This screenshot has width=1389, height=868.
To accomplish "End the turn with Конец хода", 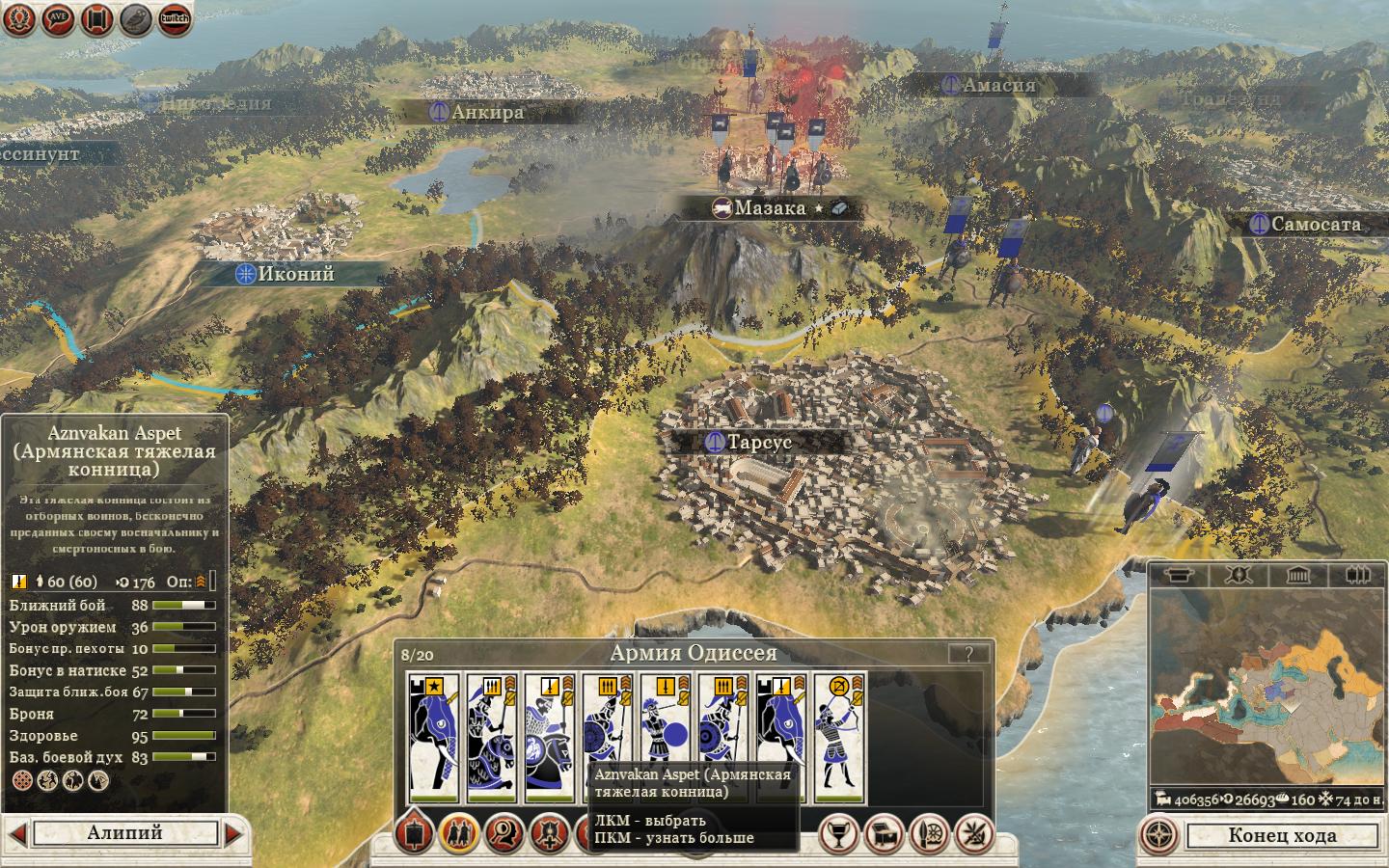I will click(1282, 835).
